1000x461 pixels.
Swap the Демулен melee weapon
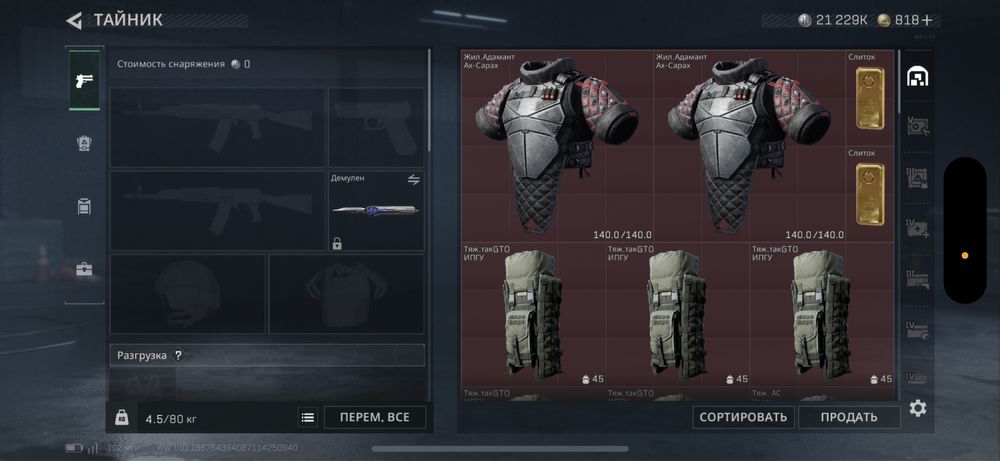pos(414,179)
